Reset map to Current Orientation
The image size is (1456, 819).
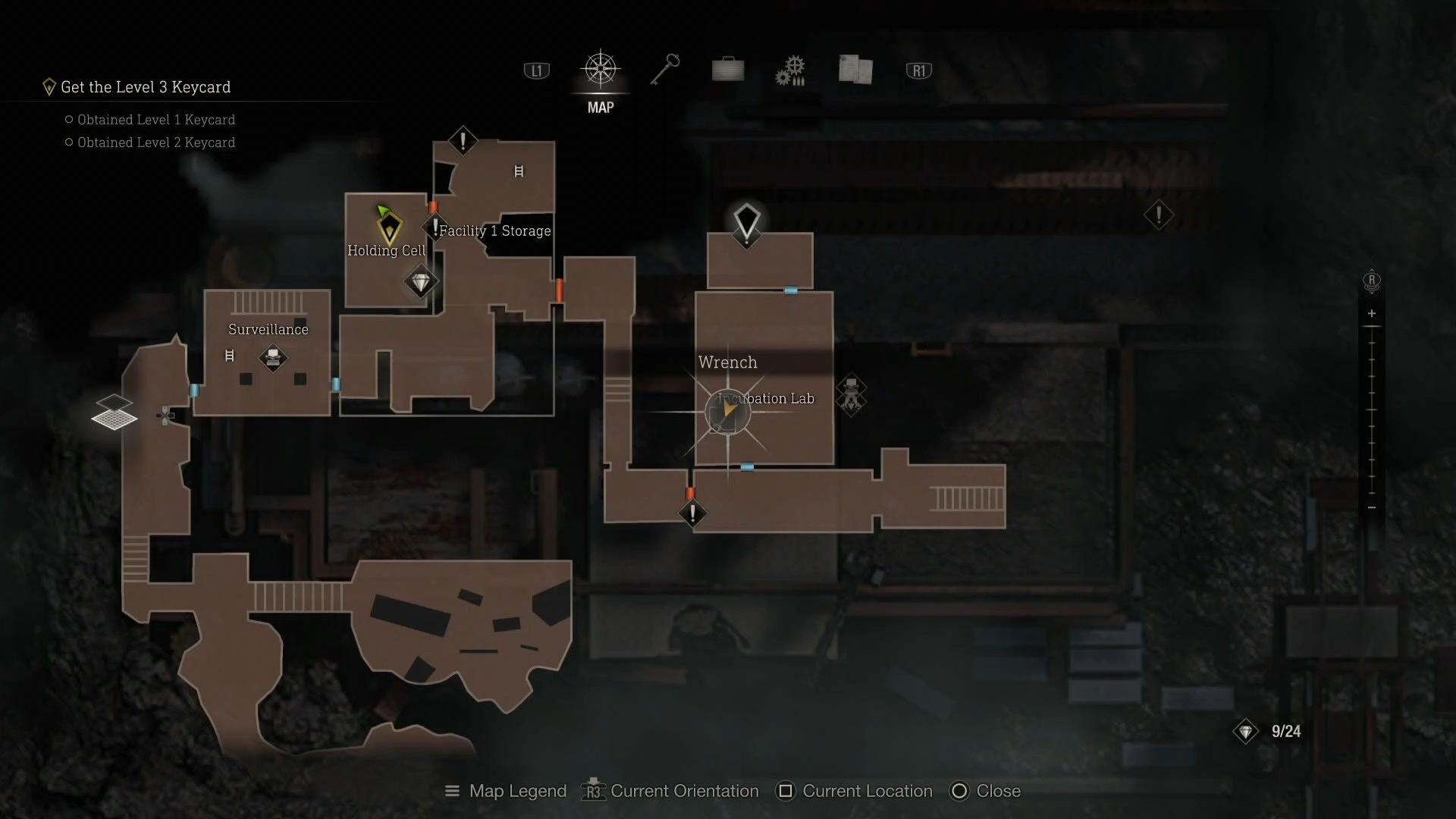point(670,791)
